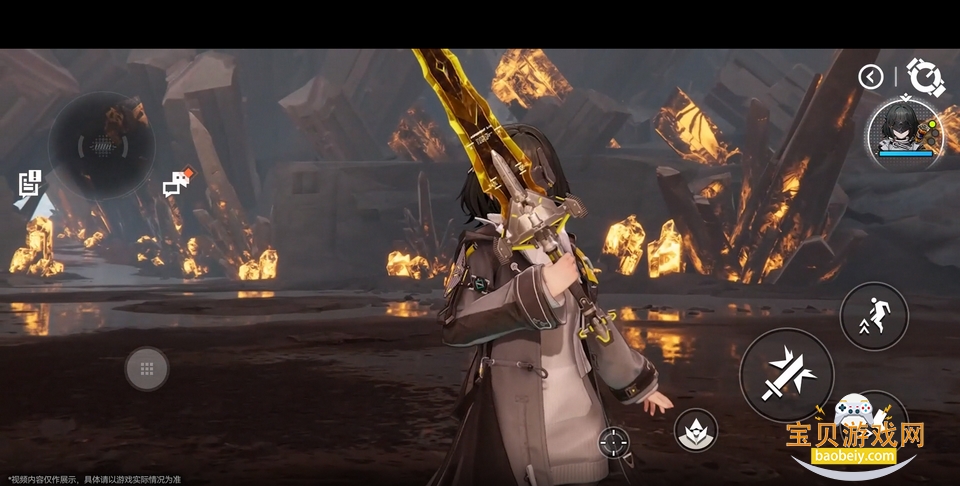Click the rotating-arrows switch icon
This screenshot has height=486, width=960.
(925, 76)
